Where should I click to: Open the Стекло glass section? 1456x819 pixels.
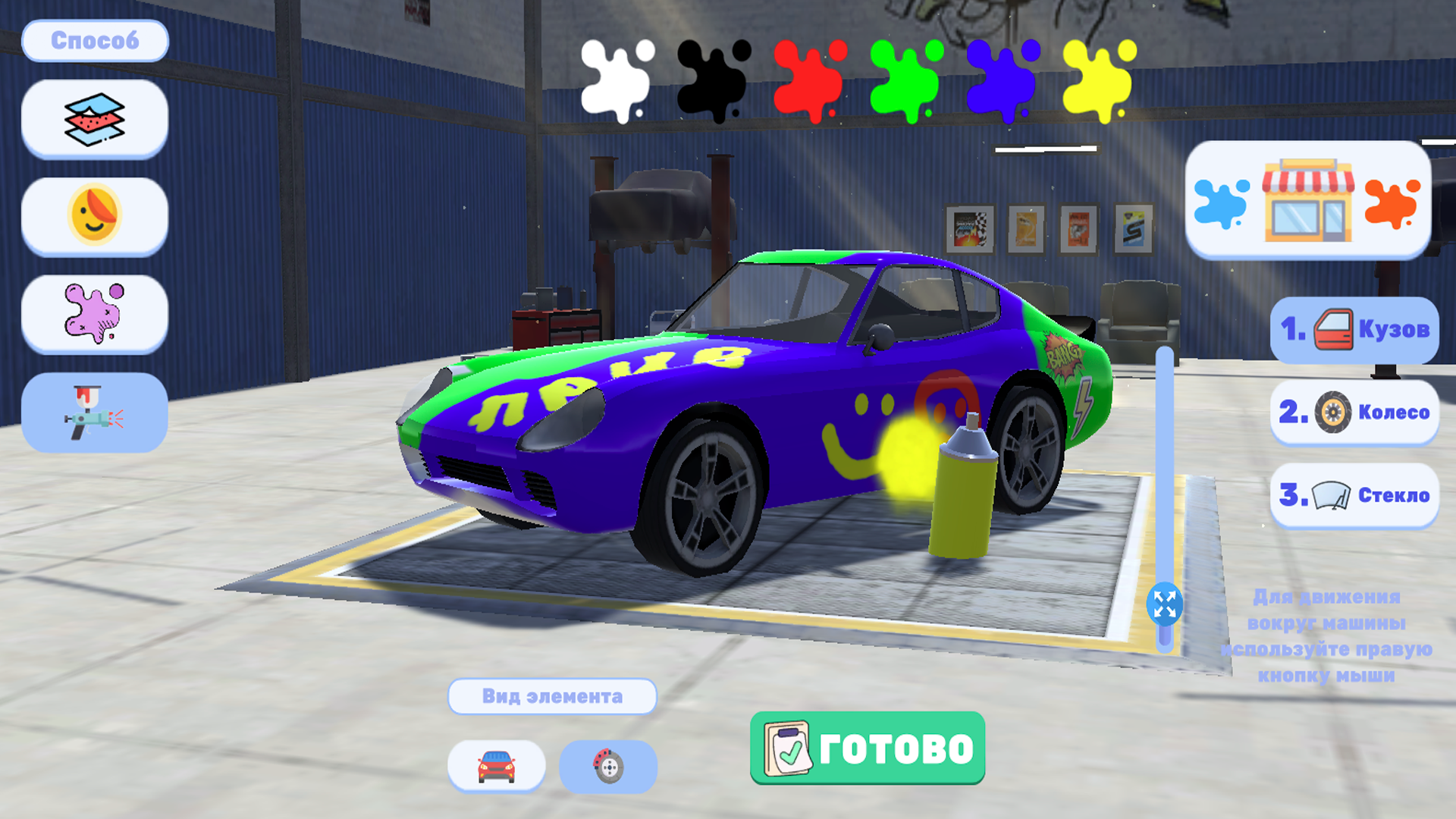pyautogui.click(x=1354, y=497)
